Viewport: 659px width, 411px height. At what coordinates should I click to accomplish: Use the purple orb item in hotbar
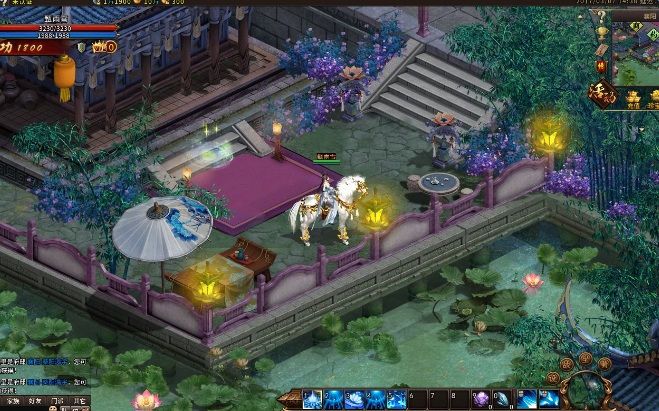481,400
